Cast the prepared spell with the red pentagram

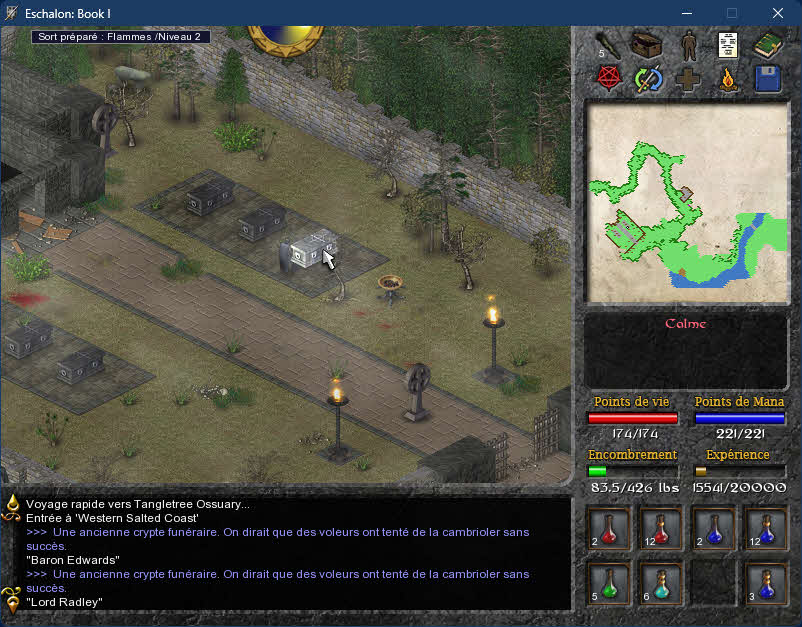point(609,80)
